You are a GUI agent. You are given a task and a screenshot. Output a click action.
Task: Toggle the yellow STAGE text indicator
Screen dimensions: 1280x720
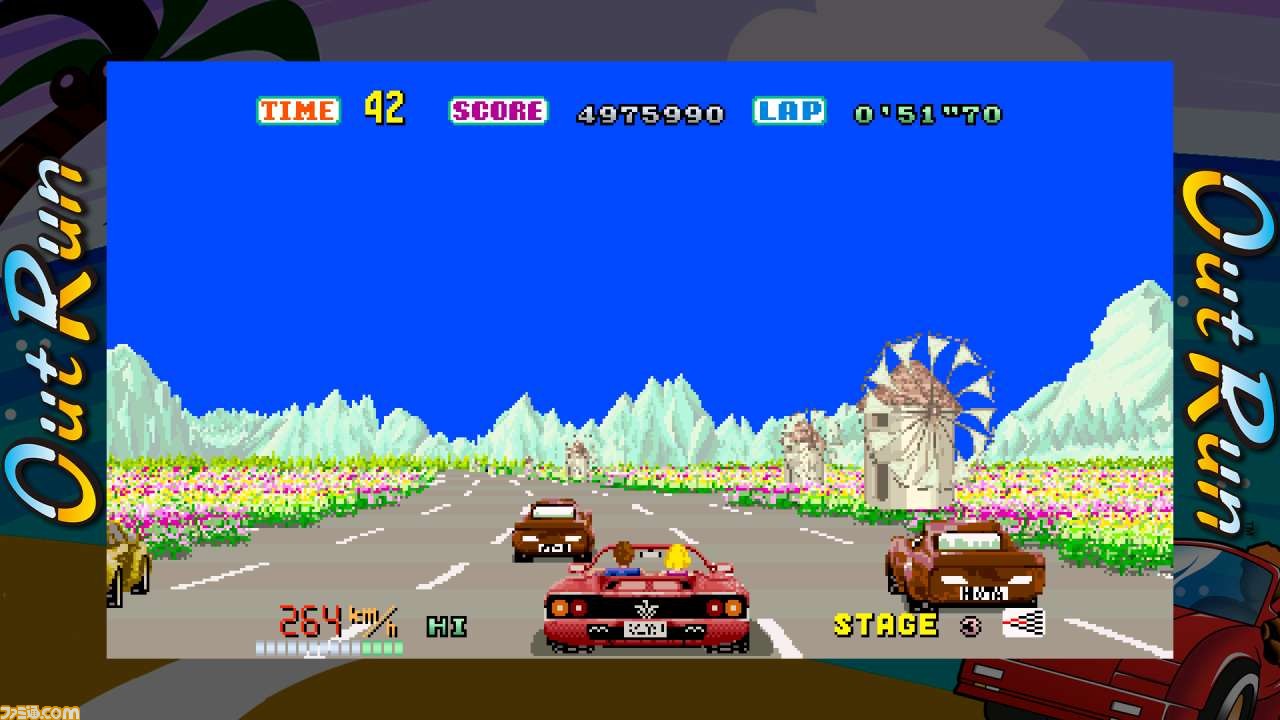pyautogui.click(x=885, y=624)
